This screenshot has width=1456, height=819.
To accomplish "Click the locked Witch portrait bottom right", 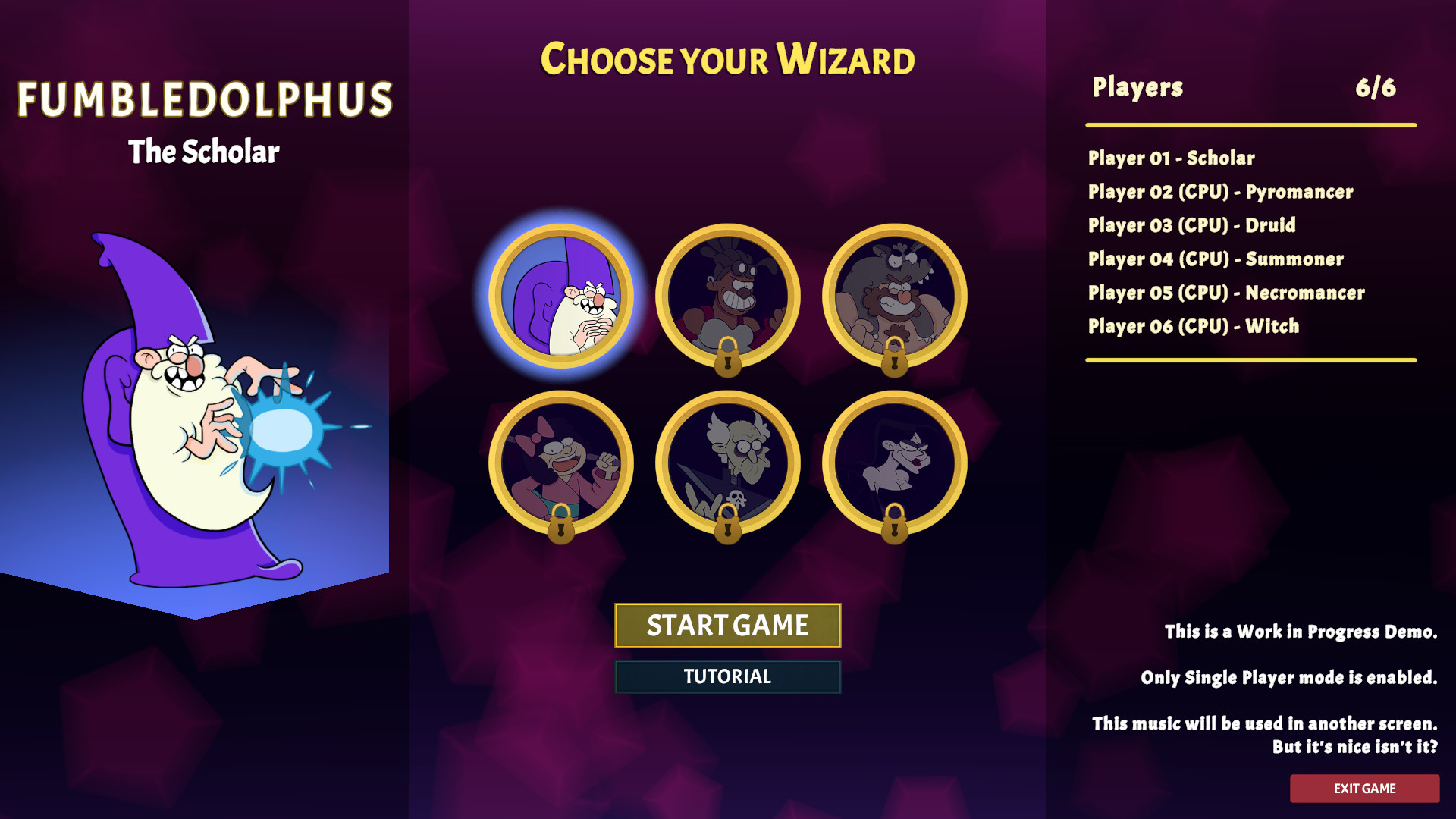I will [x=895, y=463].
